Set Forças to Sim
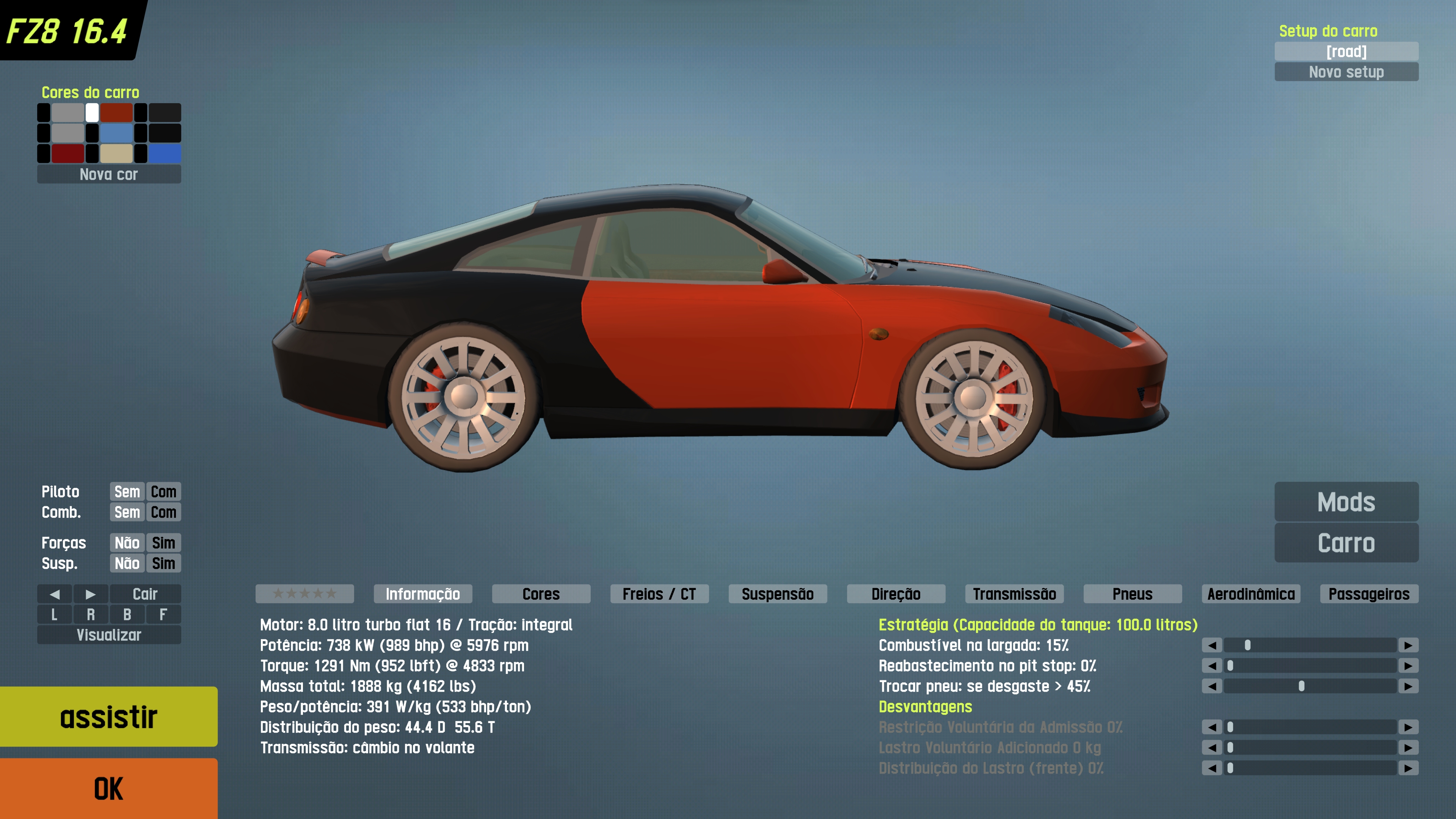This screenshot has height=819, width=1456. (x=163, y=543)
